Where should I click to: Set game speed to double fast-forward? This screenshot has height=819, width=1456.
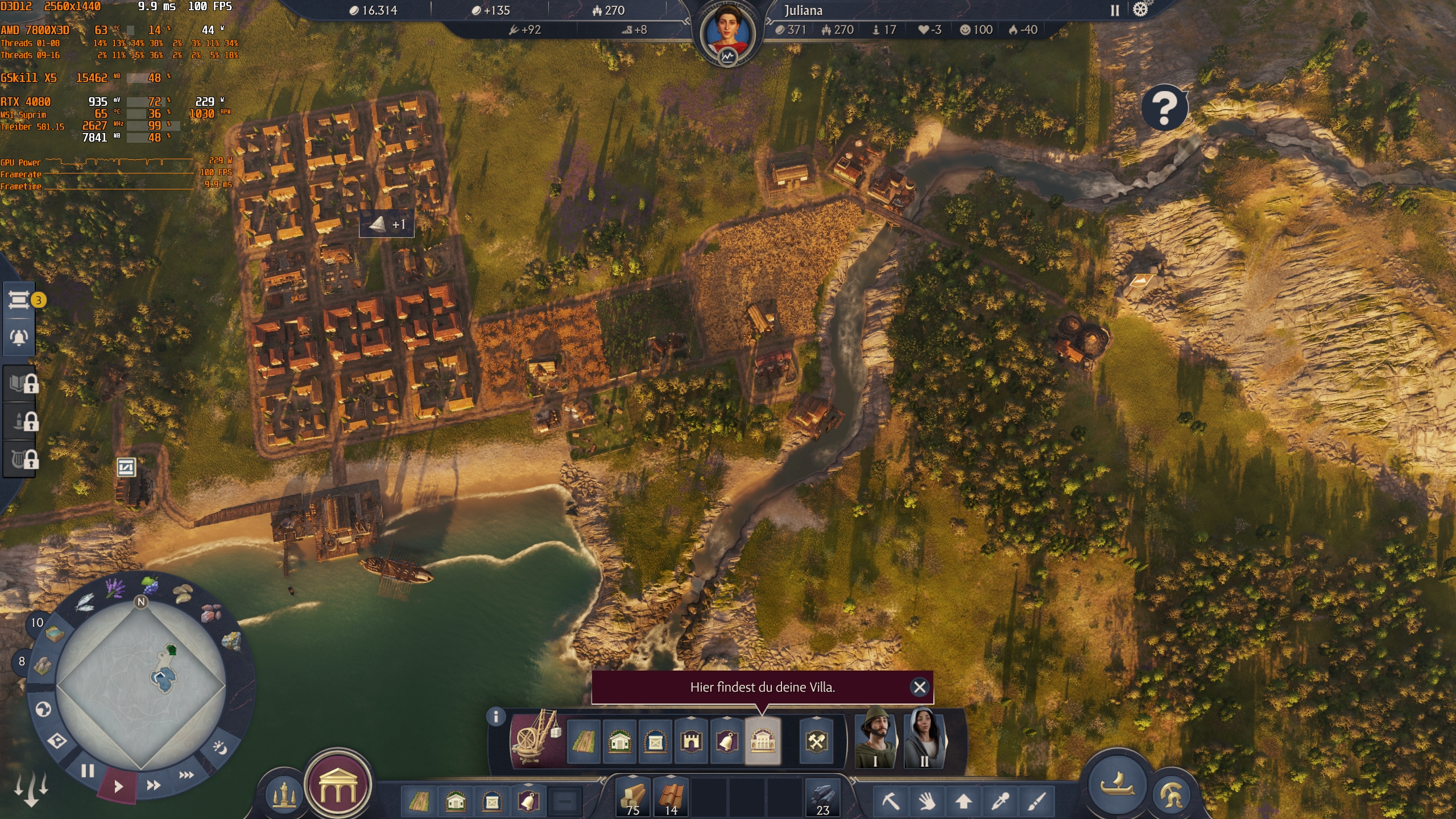(x=154, y=785)
